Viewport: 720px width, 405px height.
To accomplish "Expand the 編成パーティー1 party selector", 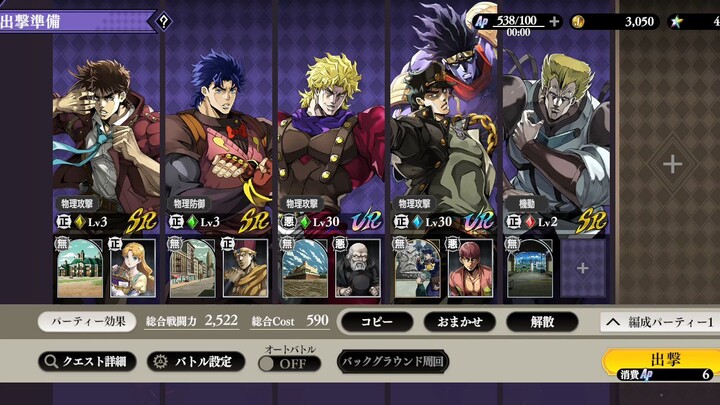I will click(658, 321).
